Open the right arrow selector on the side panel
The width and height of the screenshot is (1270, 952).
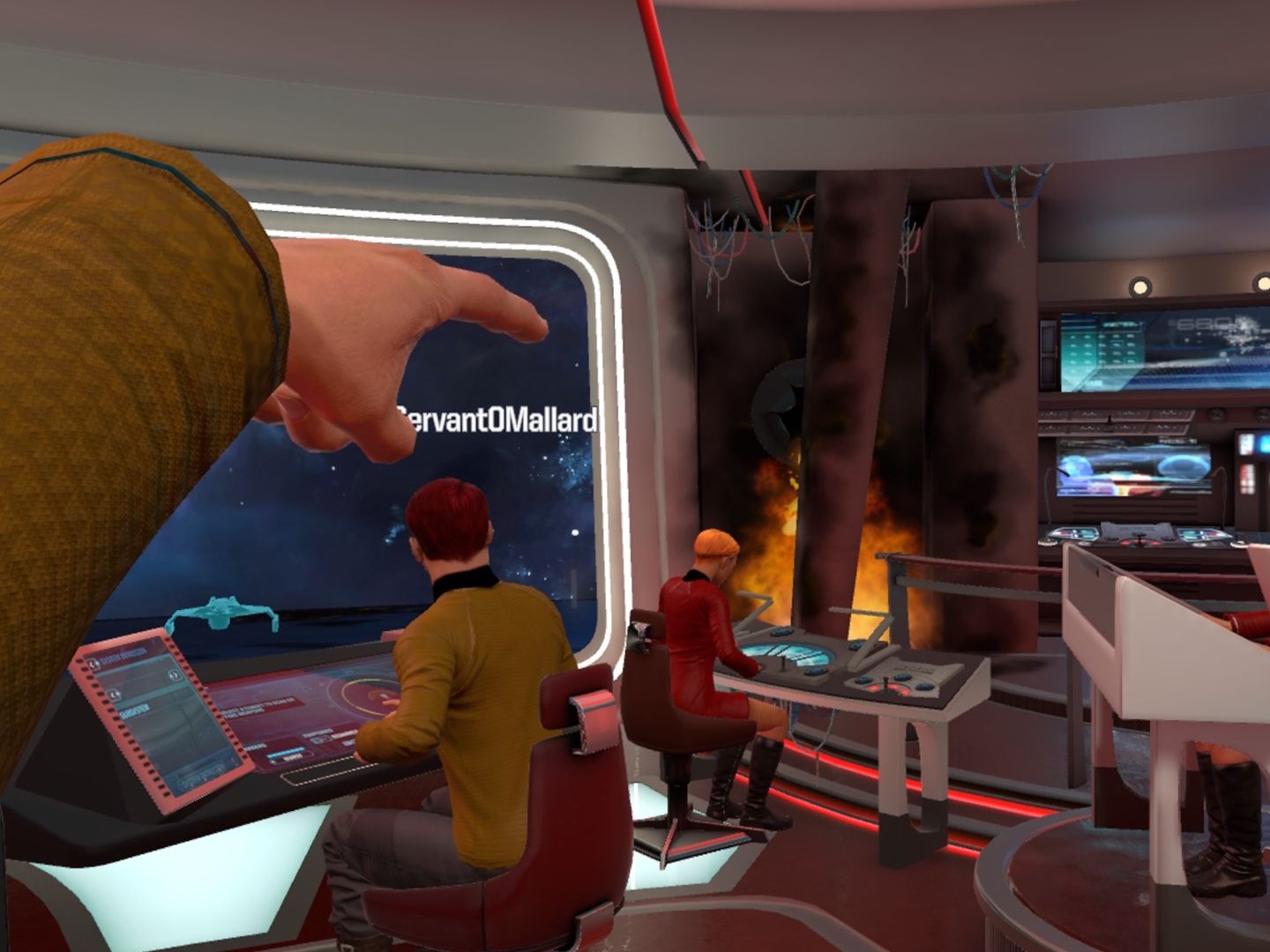click(x=174, y=676)
